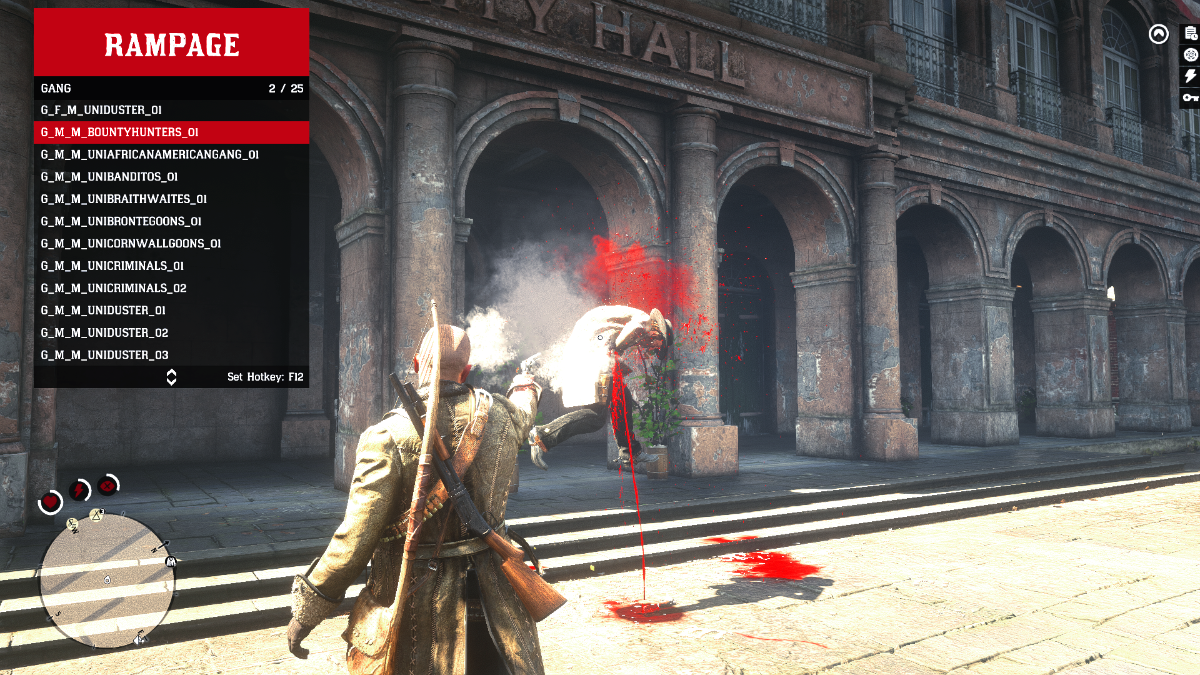This screenshot has width=1200, height=675.
Task: Click the circular wheel icon in the side strip
Action: [x=1190, y=55]
